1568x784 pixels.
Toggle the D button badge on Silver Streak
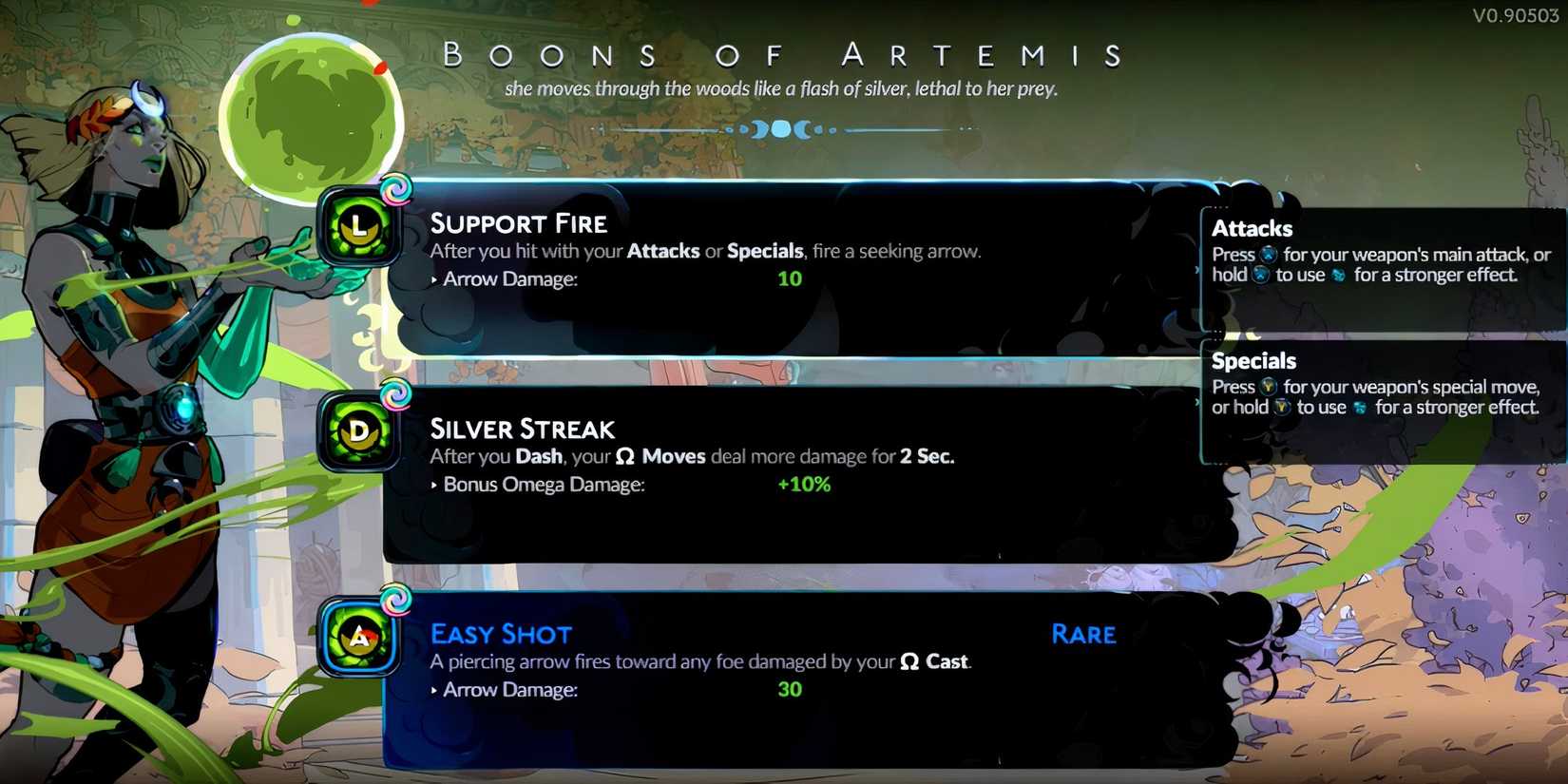(357, 431)
